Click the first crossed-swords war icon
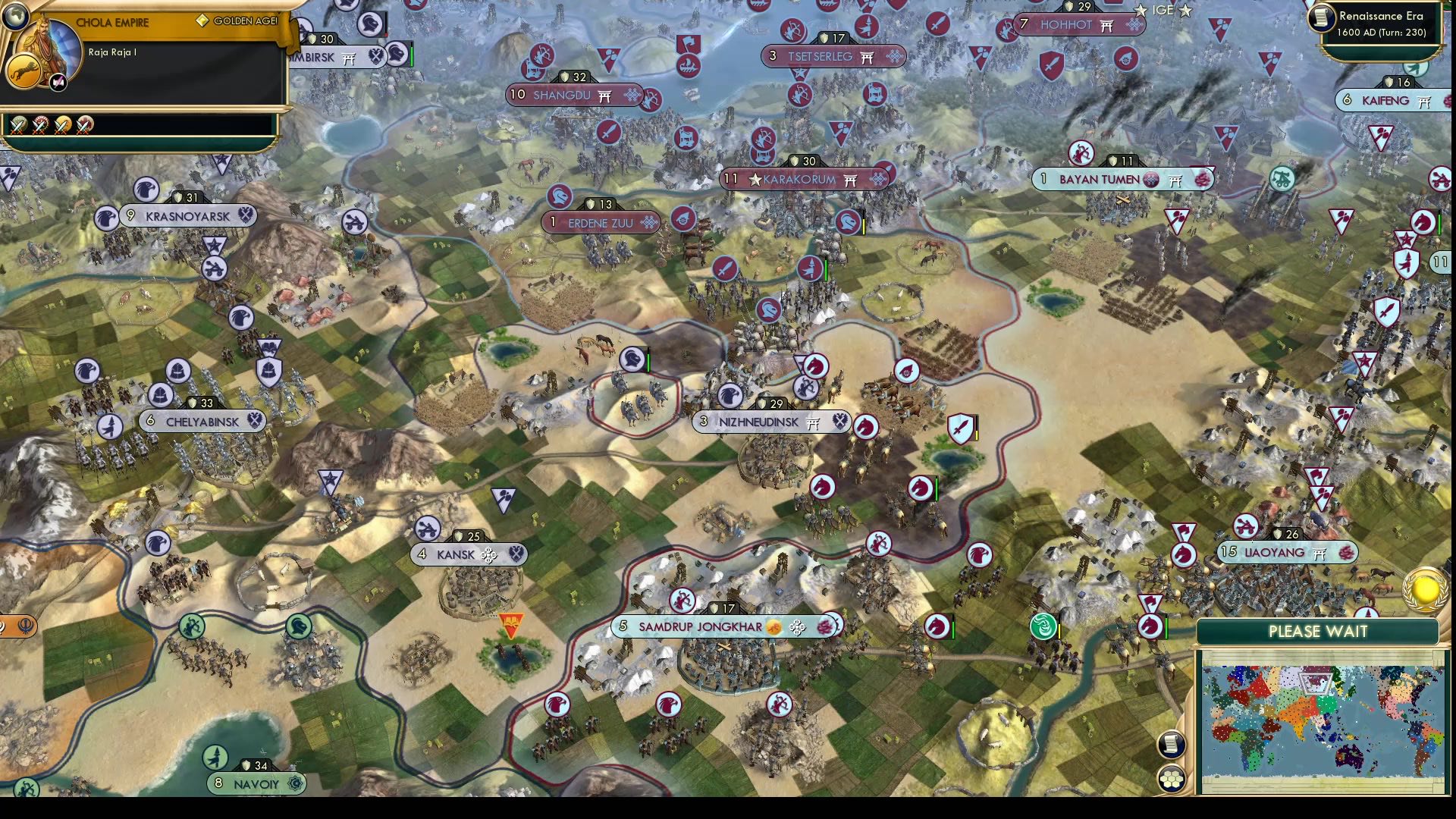 [19, 125]
